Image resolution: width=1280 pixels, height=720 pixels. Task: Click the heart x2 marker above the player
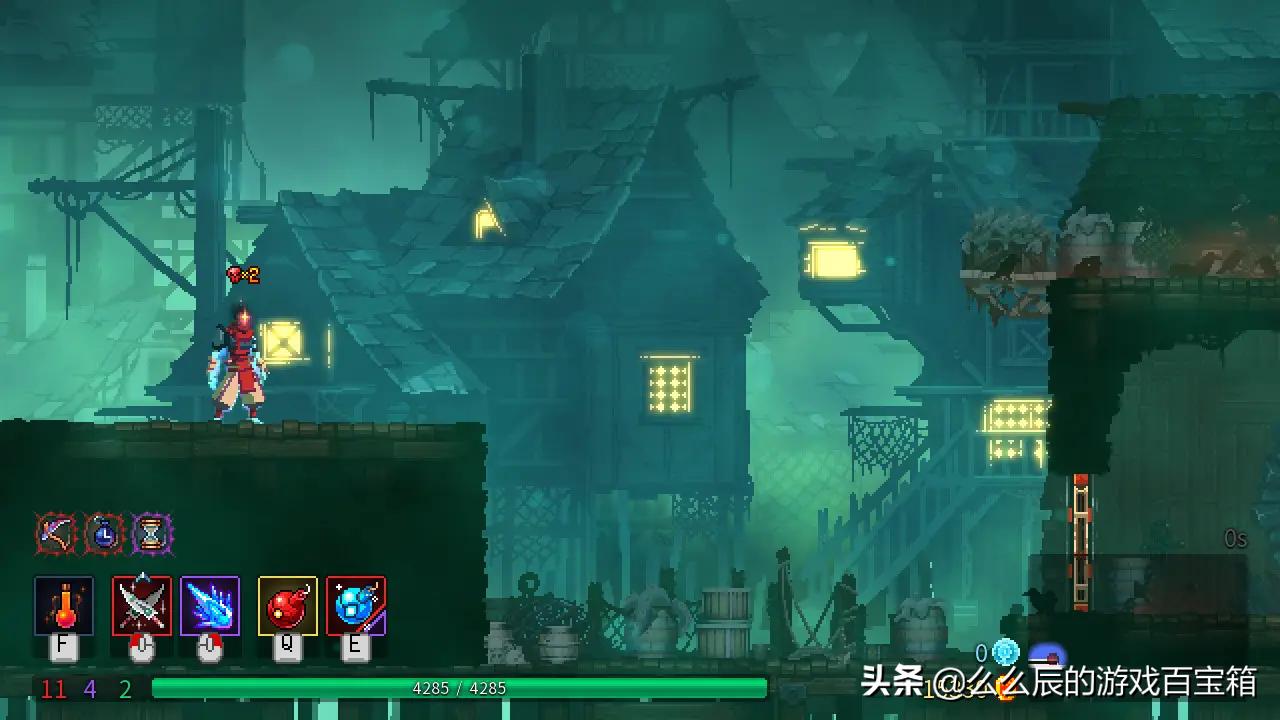click(245, 271)
